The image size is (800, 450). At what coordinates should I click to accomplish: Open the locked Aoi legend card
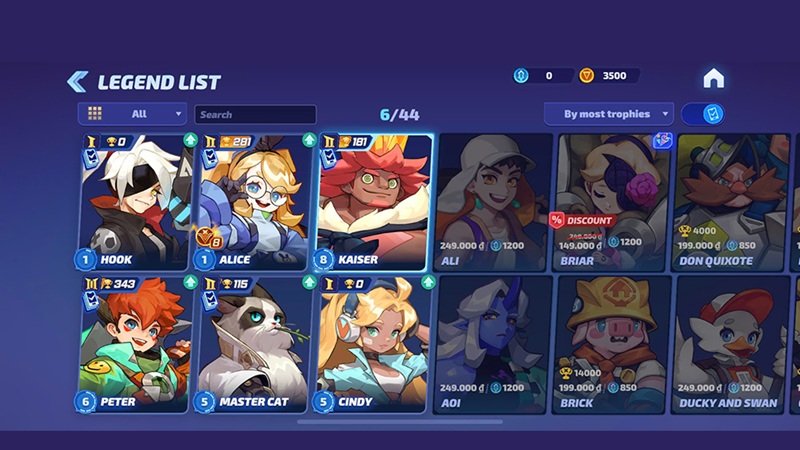494,344
